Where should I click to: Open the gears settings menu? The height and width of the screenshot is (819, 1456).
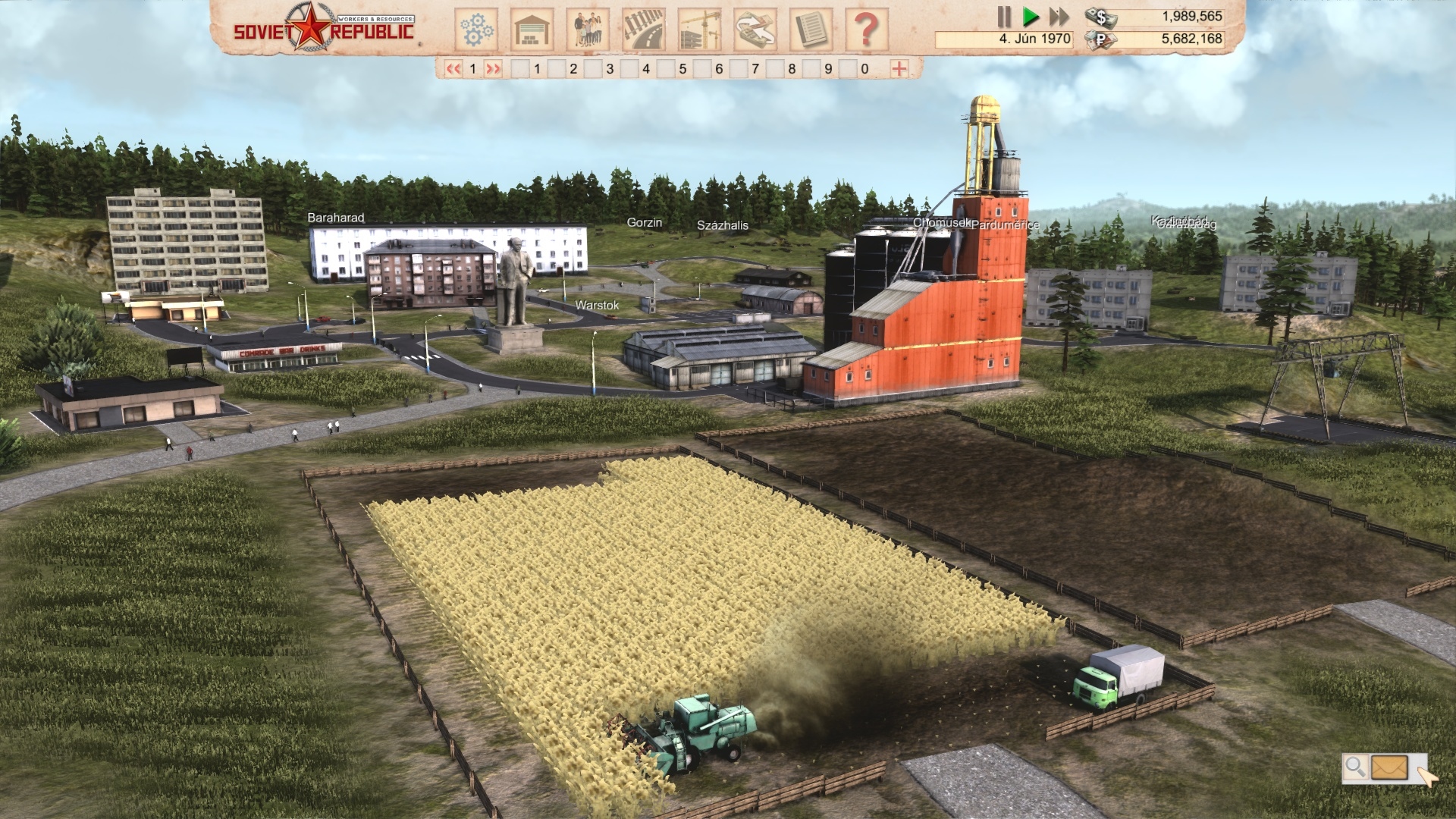click(x=476, y=30)
